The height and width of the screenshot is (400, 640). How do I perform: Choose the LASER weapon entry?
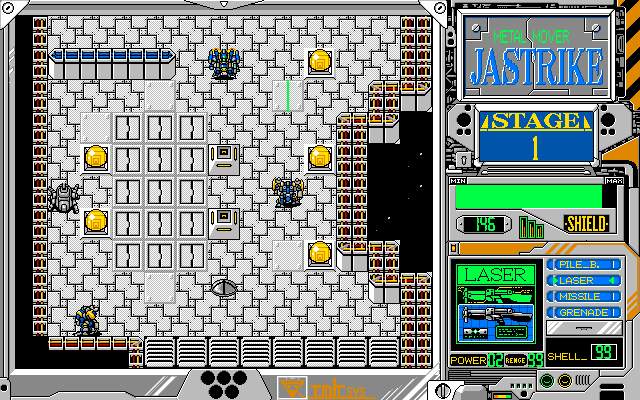(x=583, y=281)
